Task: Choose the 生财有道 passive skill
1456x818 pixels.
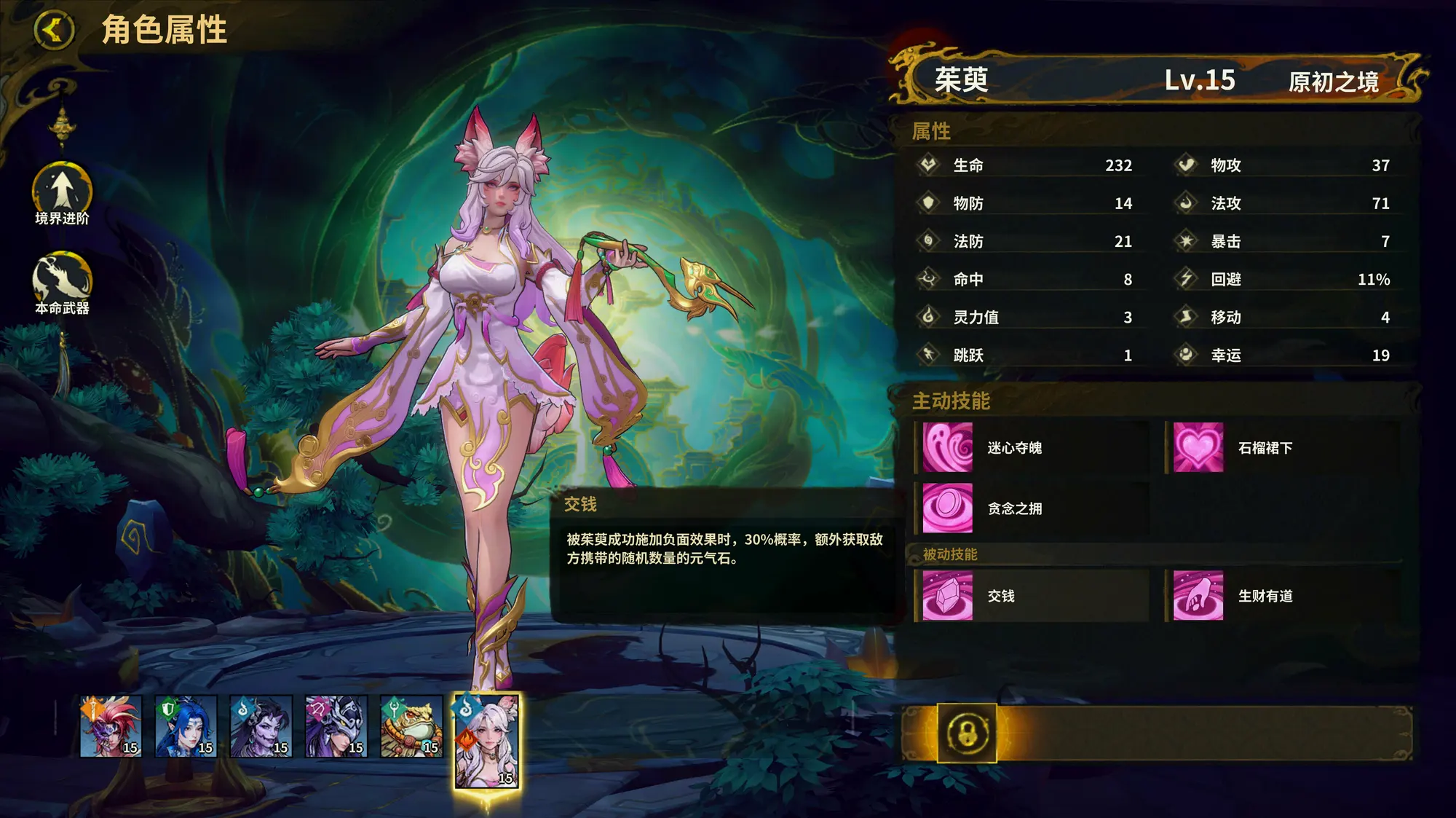Action: tap(1198, 596)
